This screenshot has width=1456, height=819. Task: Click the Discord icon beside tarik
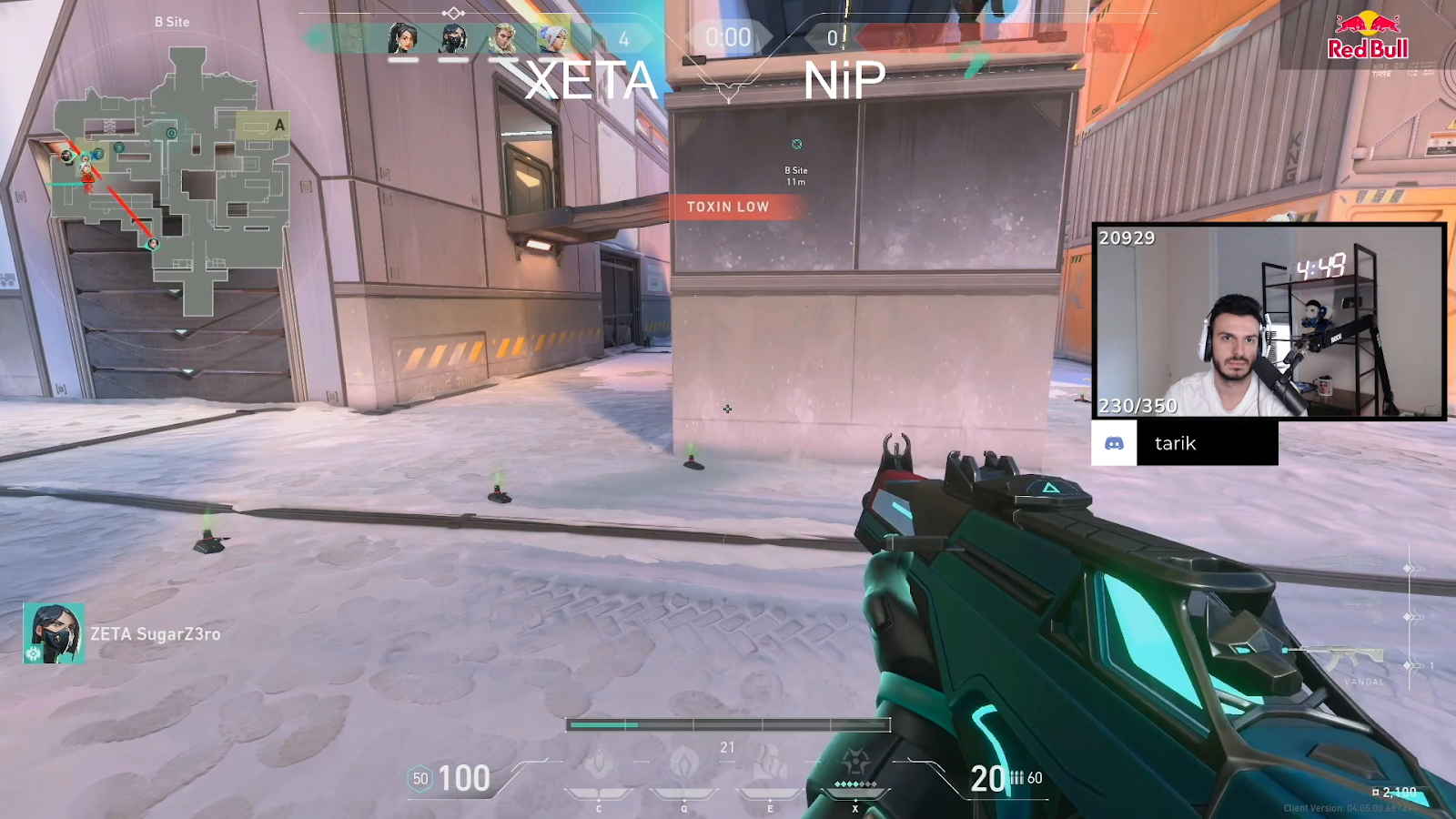click(x=1114, y=443)
